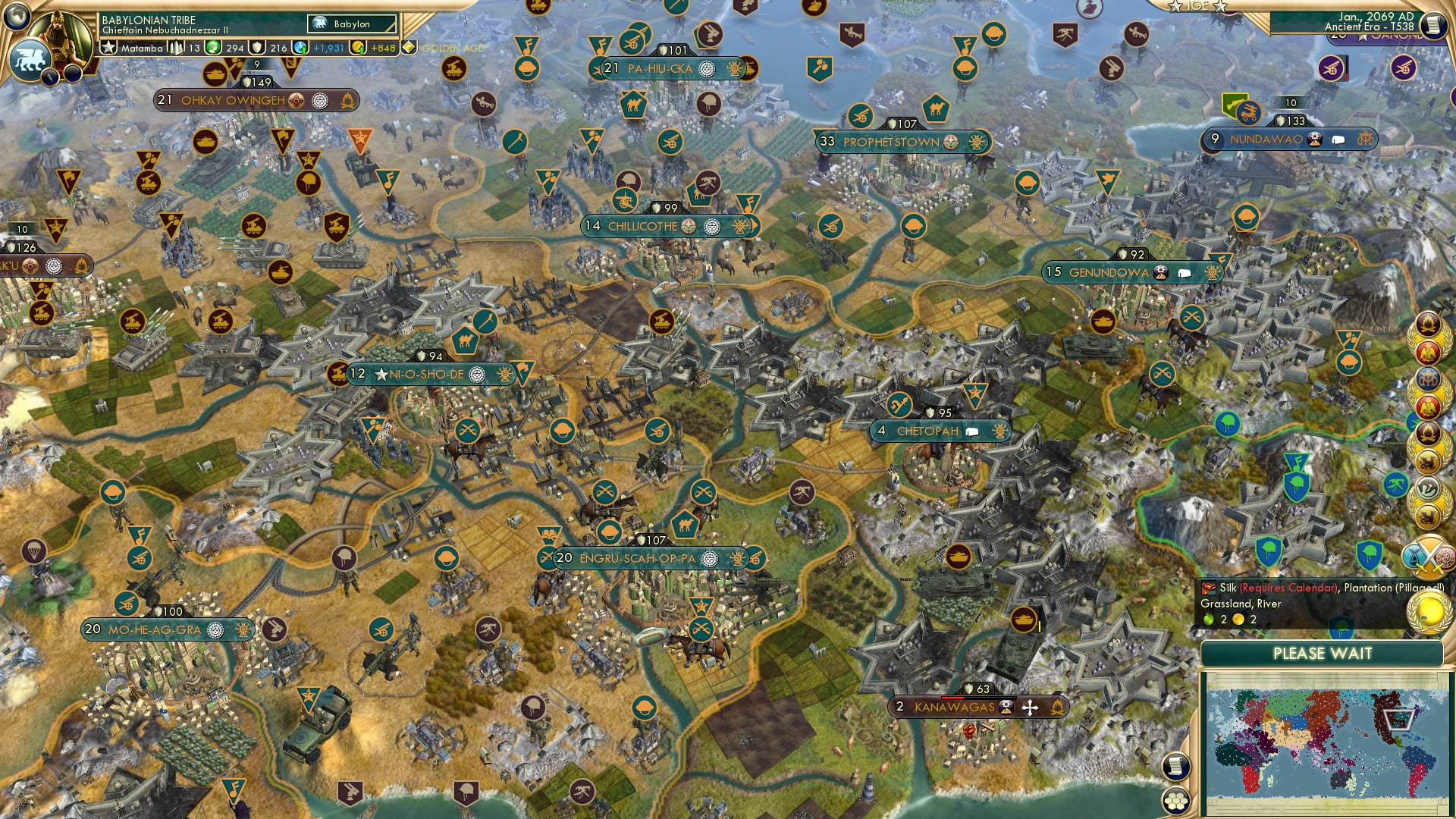Click the campfire barbarian quest medallion
1456x819 pixels.
point(1427,325)
